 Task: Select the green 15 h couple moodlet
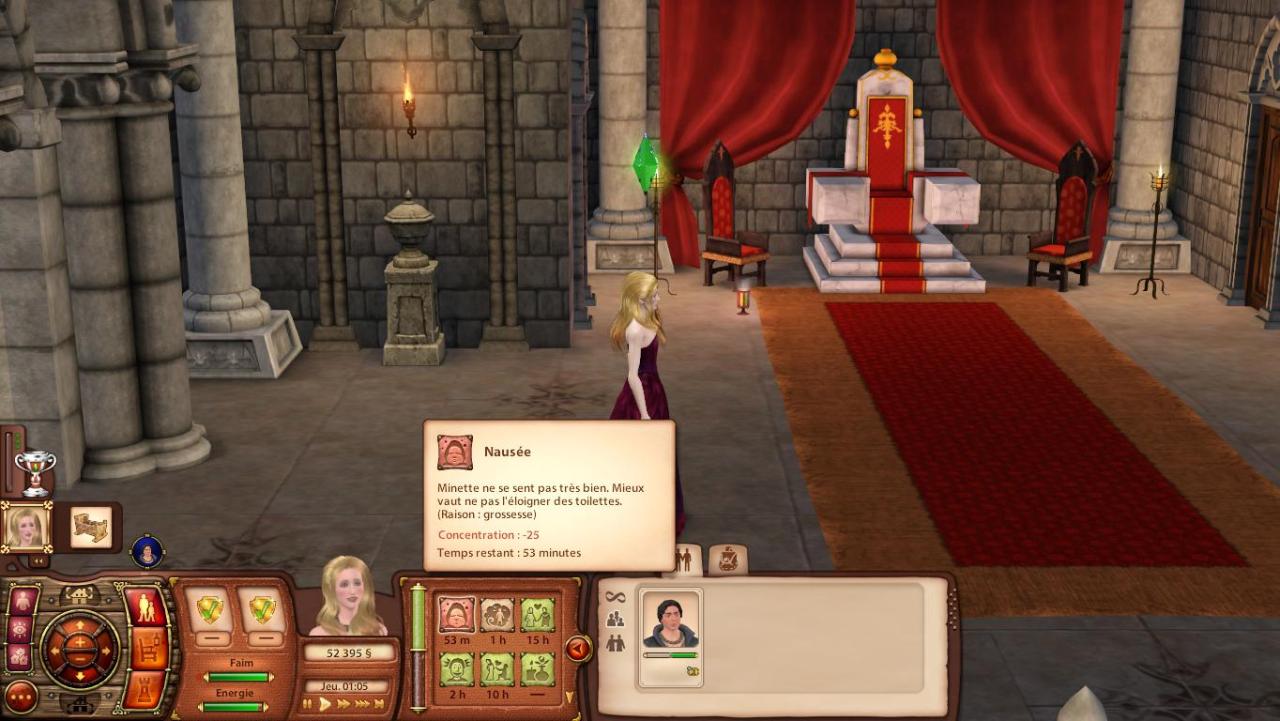pos(538,614)
